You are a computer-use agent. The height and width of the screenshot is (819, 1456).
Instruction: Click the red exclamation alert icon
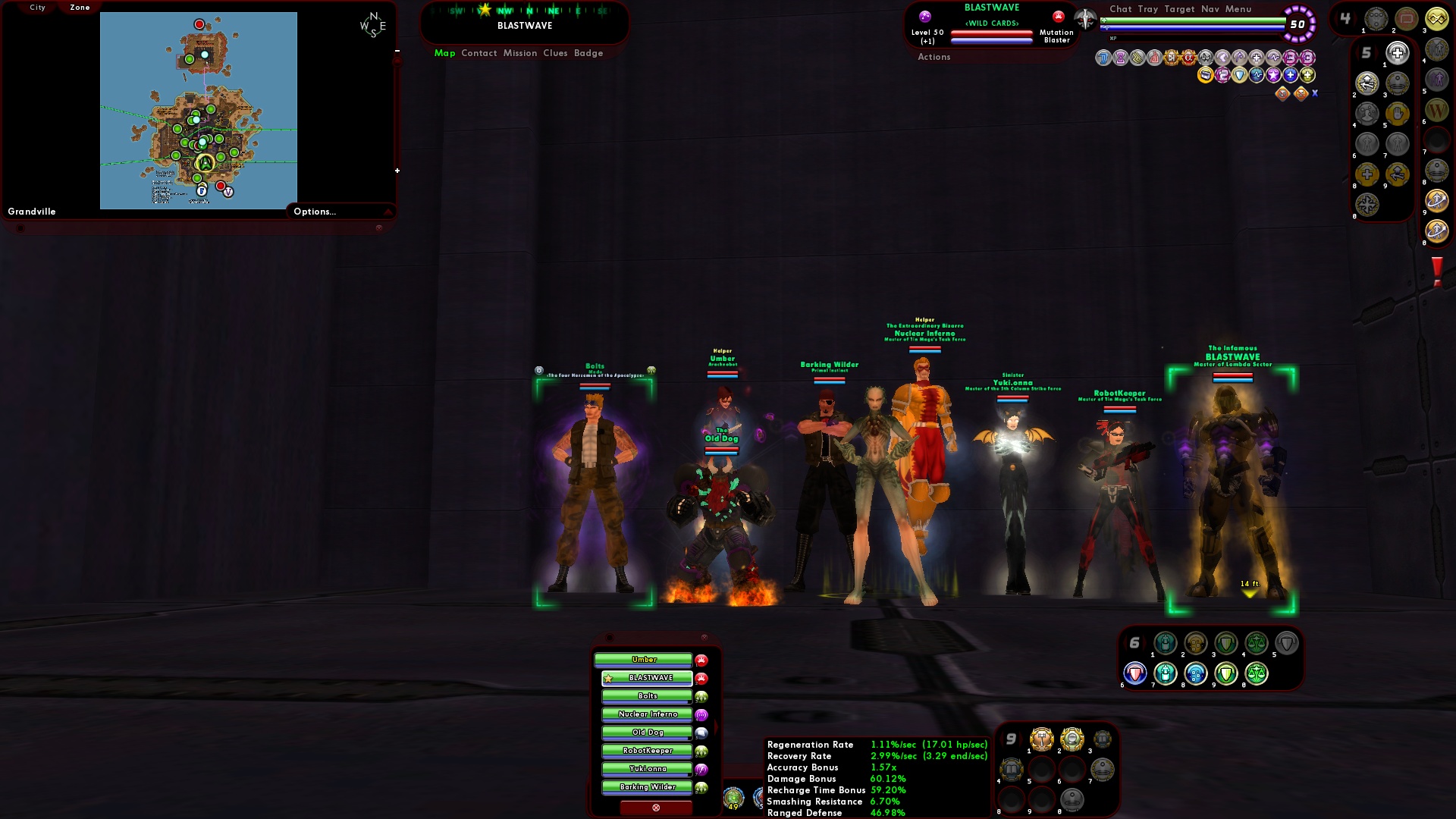coord(1438,271)
